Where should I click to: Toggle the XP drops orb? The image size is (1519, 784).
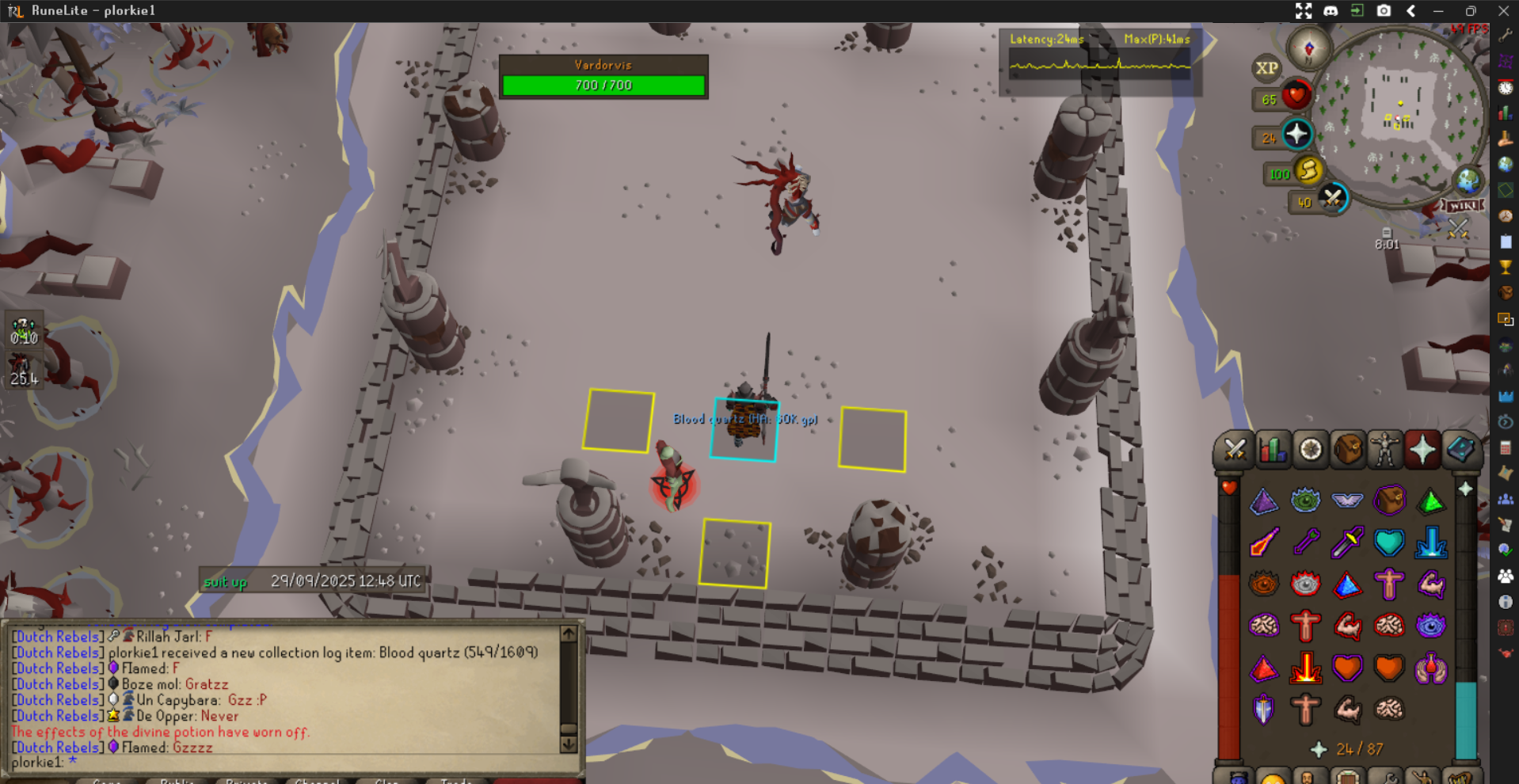[x=1266, y=68]
